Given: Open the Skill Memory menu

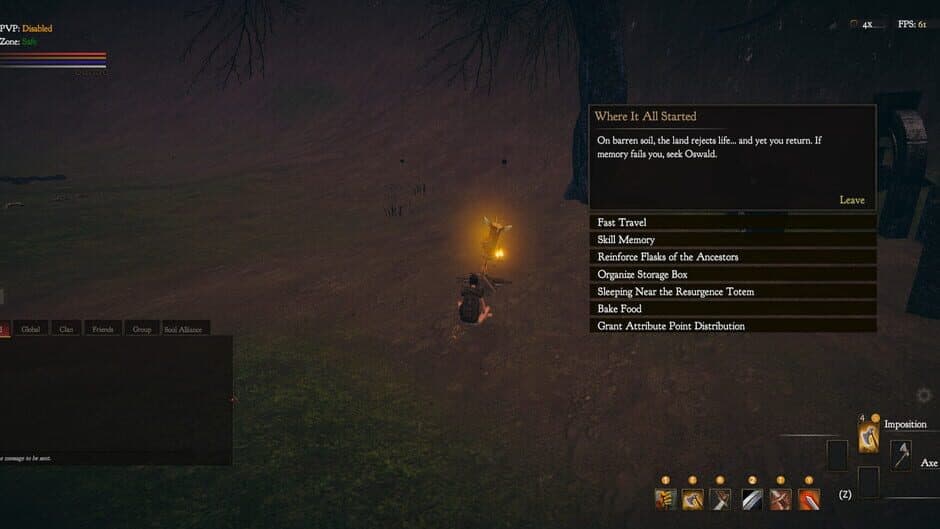Looking at the screenshot, I should [x=732, y=240].
